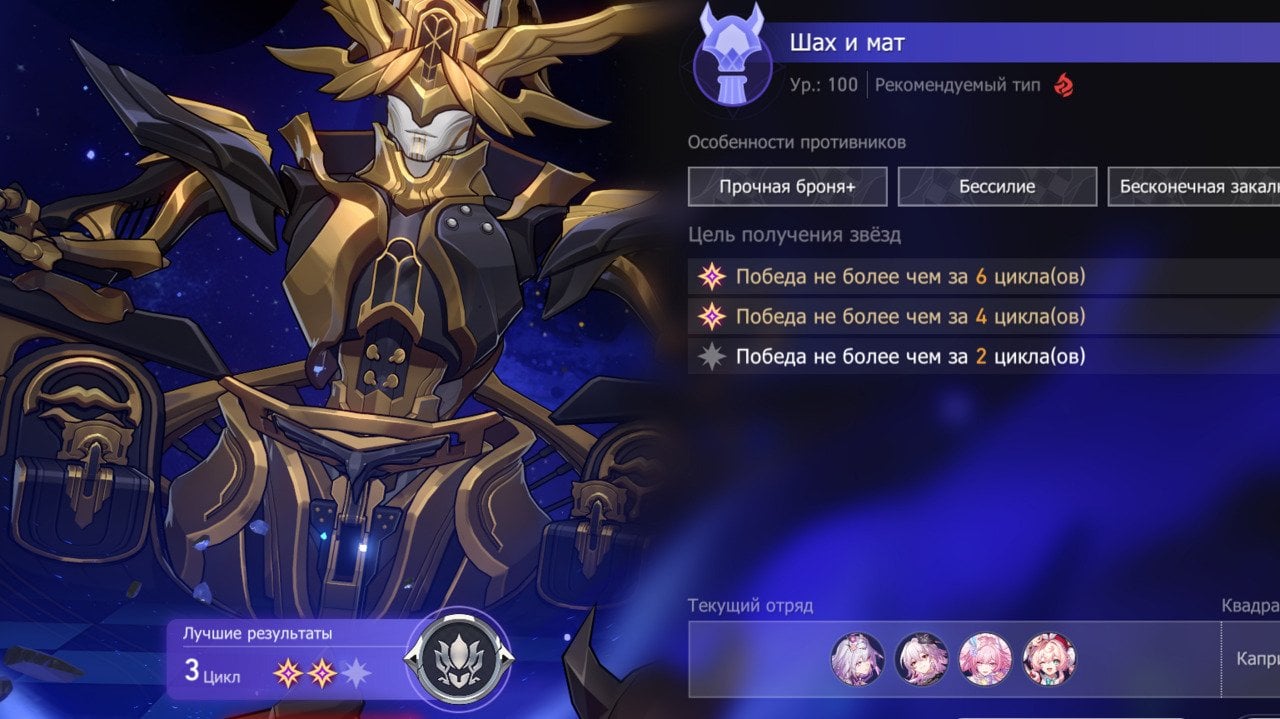
Task: Select the winking pink-haired squad member portrait
Action: coord(1049,659)
